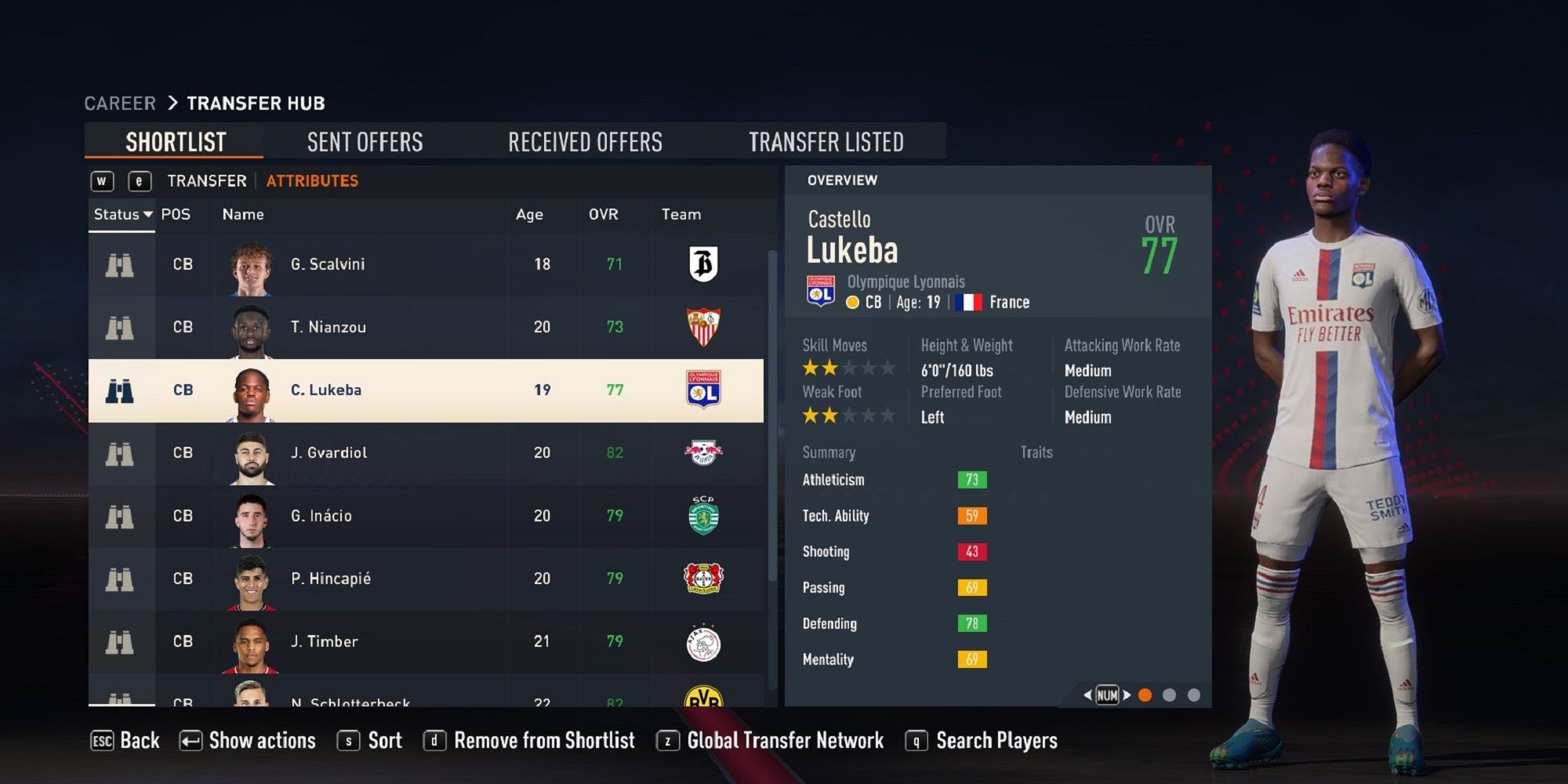Select the Ajax crest beside J. Timber
The image size is (1568, 784).
point(702,641)
